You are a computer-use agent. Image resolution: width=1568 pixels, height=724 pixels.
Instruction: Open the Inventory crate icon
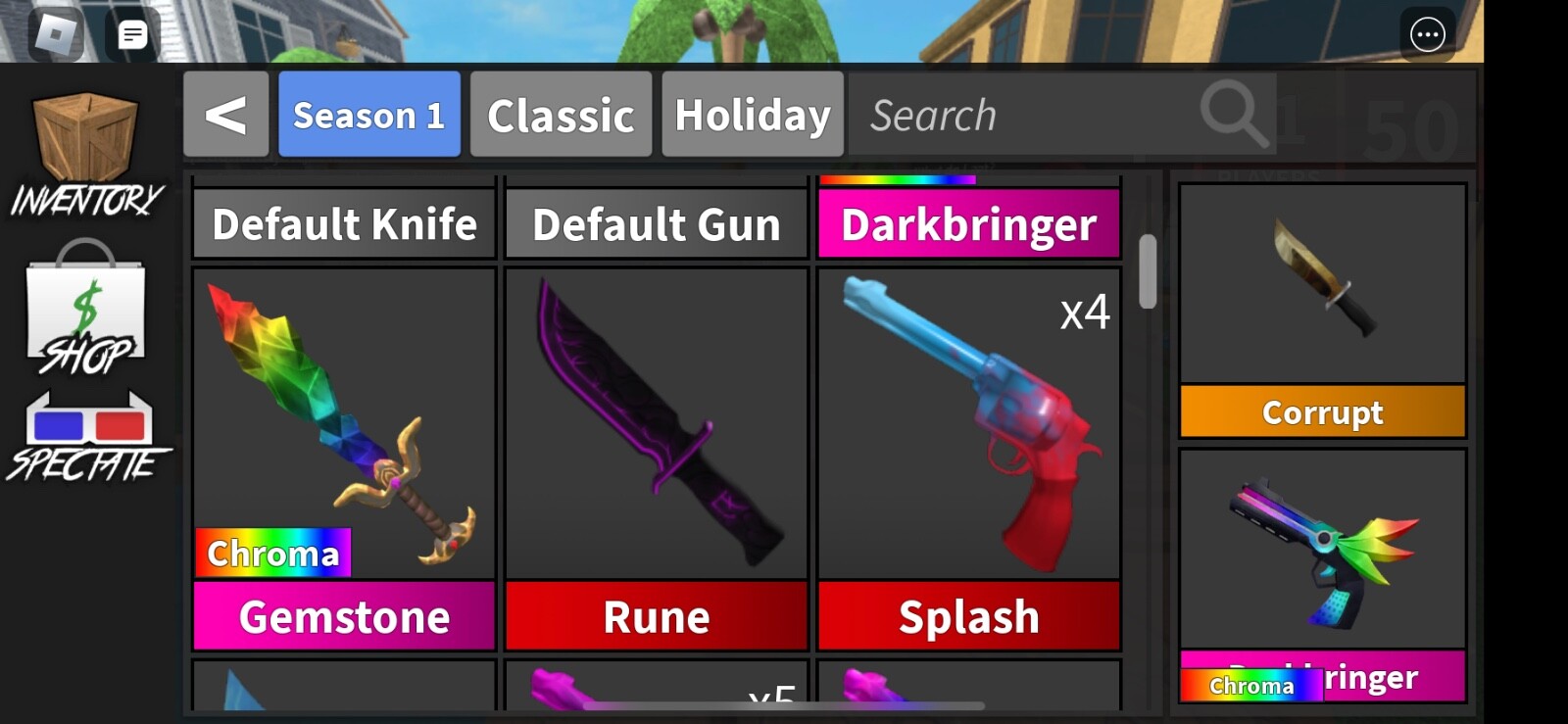click(x=86, y=137)
